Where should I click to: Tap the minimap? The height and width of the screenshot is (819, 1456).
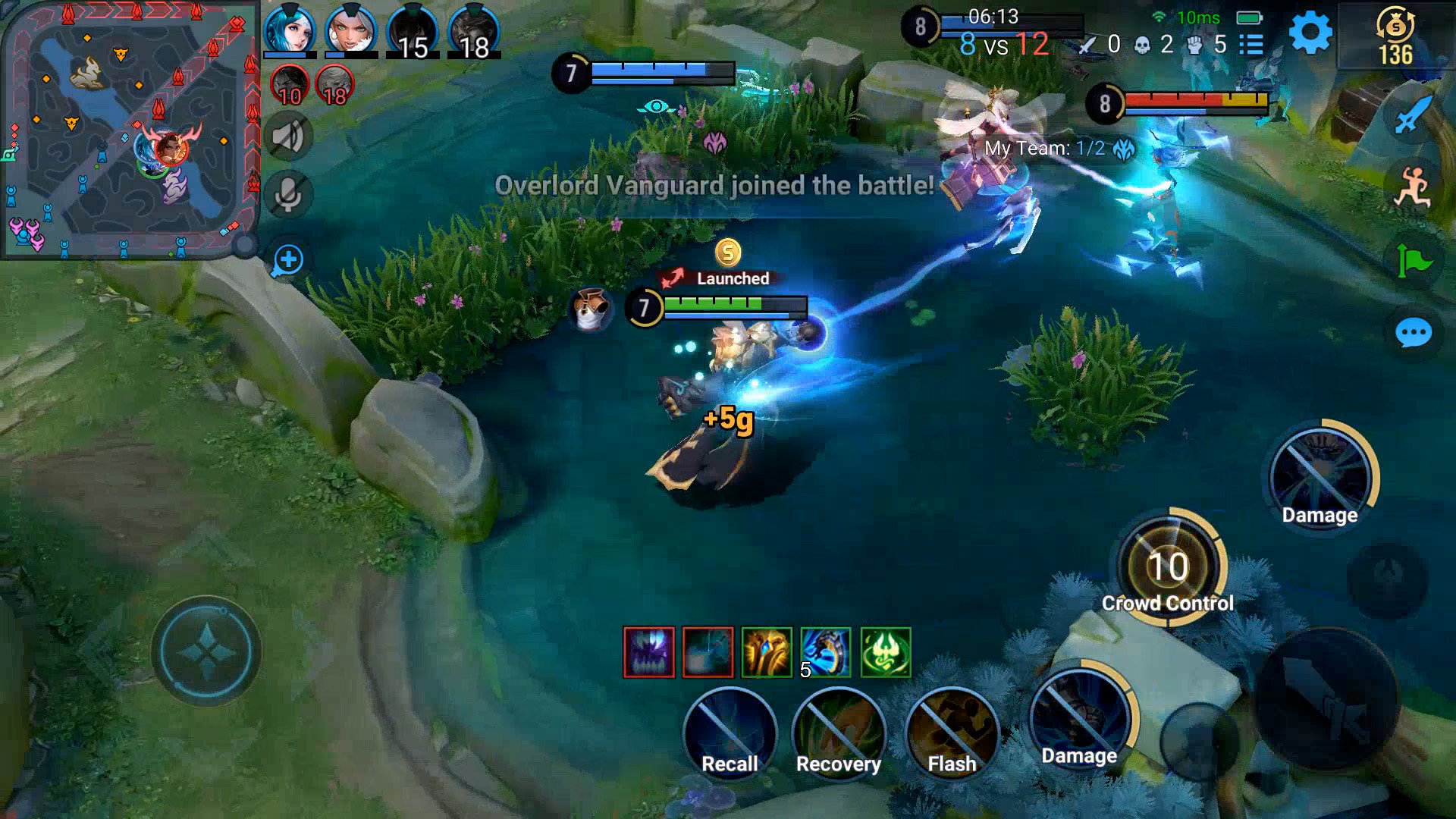click(x=130, y=129)
